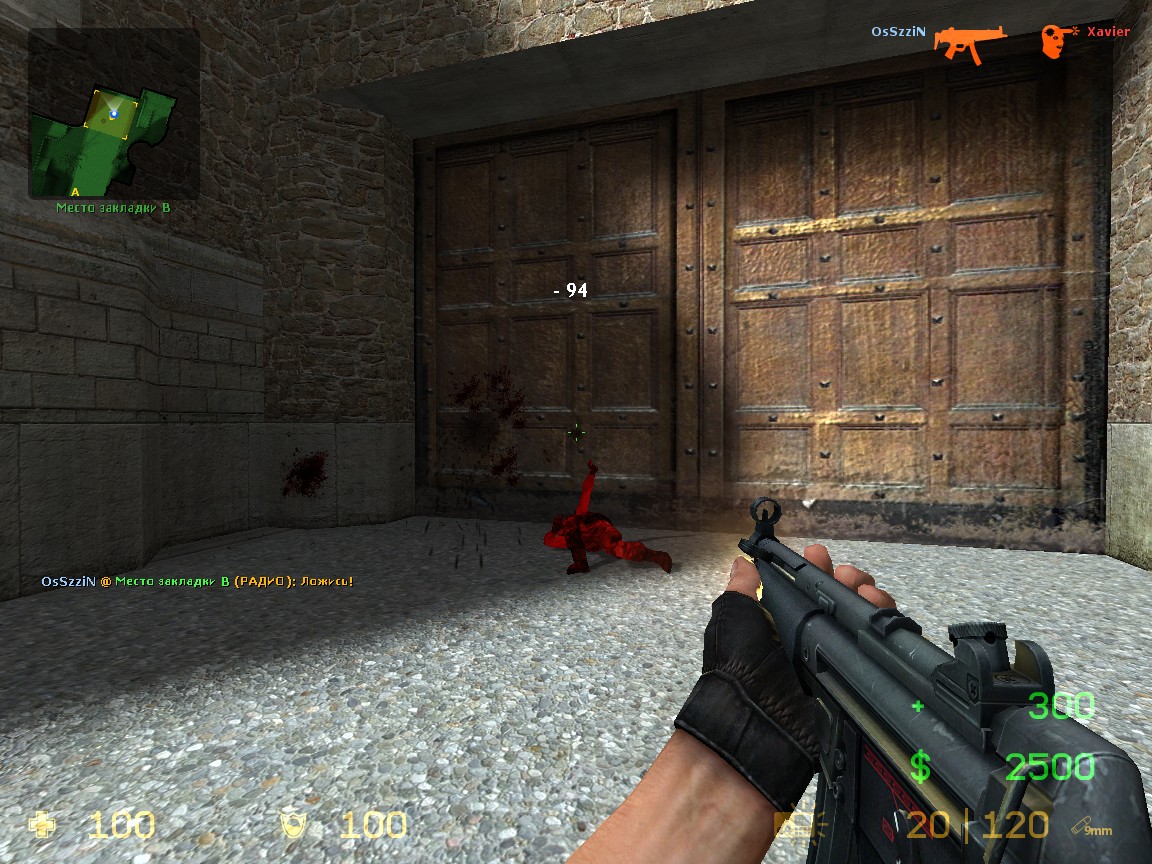The width and height of the screenshot is (1152, 864).
Task: Select OsSzziN's radio chat message
Action: pyautogui.click(x=197, y=581)
